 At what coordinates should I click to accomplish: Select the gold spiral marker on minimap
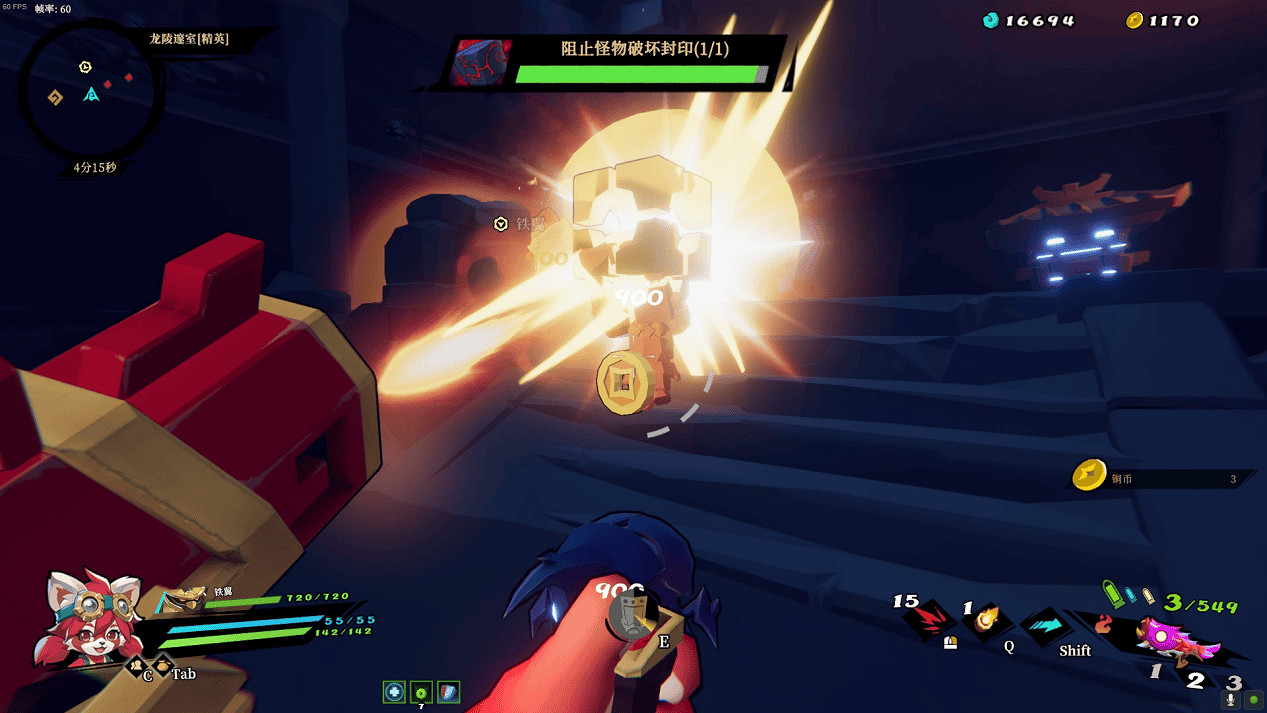click(x=55, y=97)
